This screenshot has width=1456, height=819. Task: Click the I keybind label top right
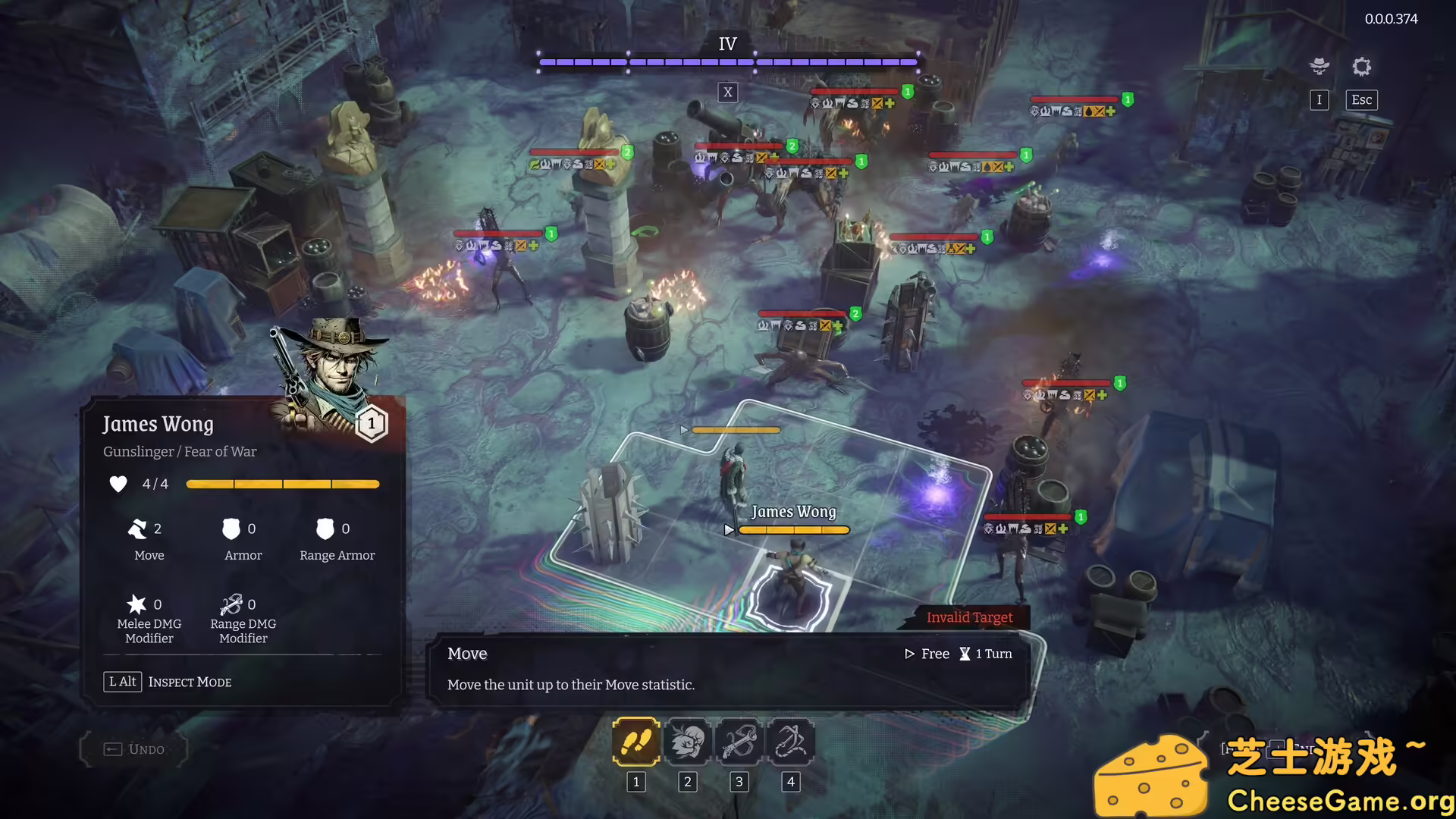[x=1319, y=99]
